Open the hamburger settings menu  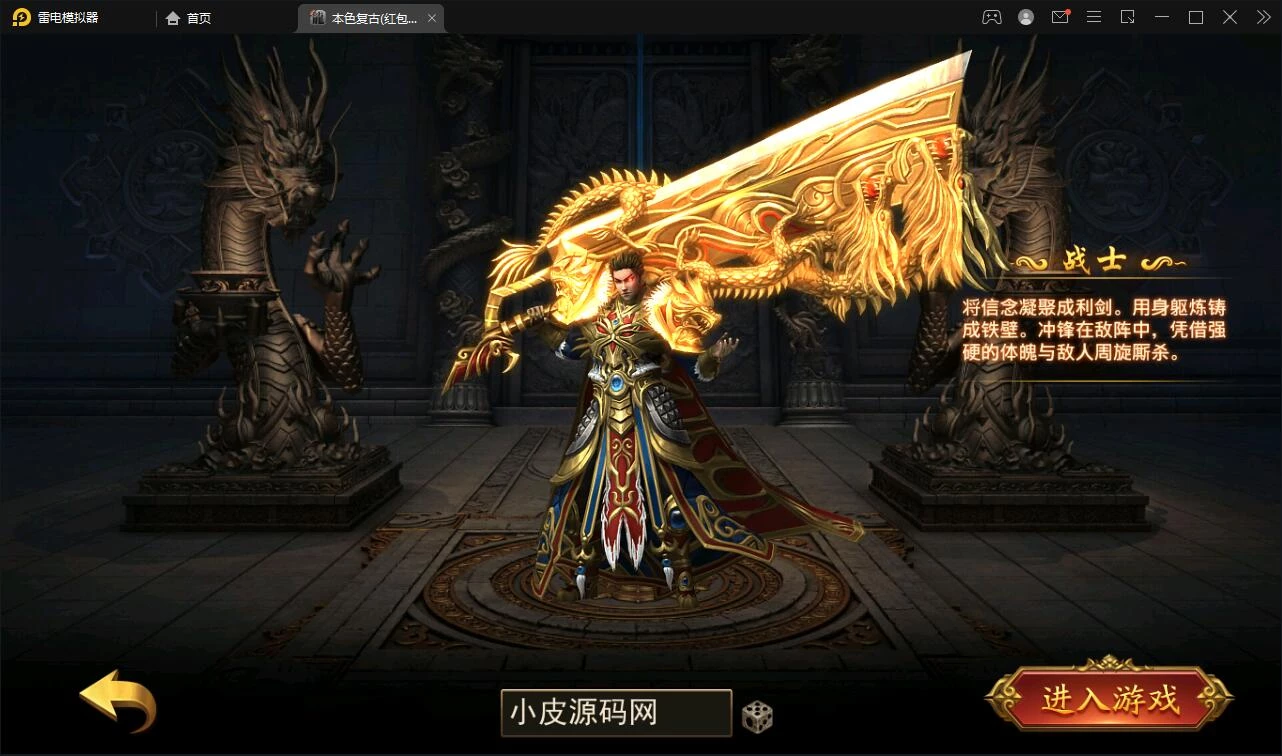(1094, 17)
